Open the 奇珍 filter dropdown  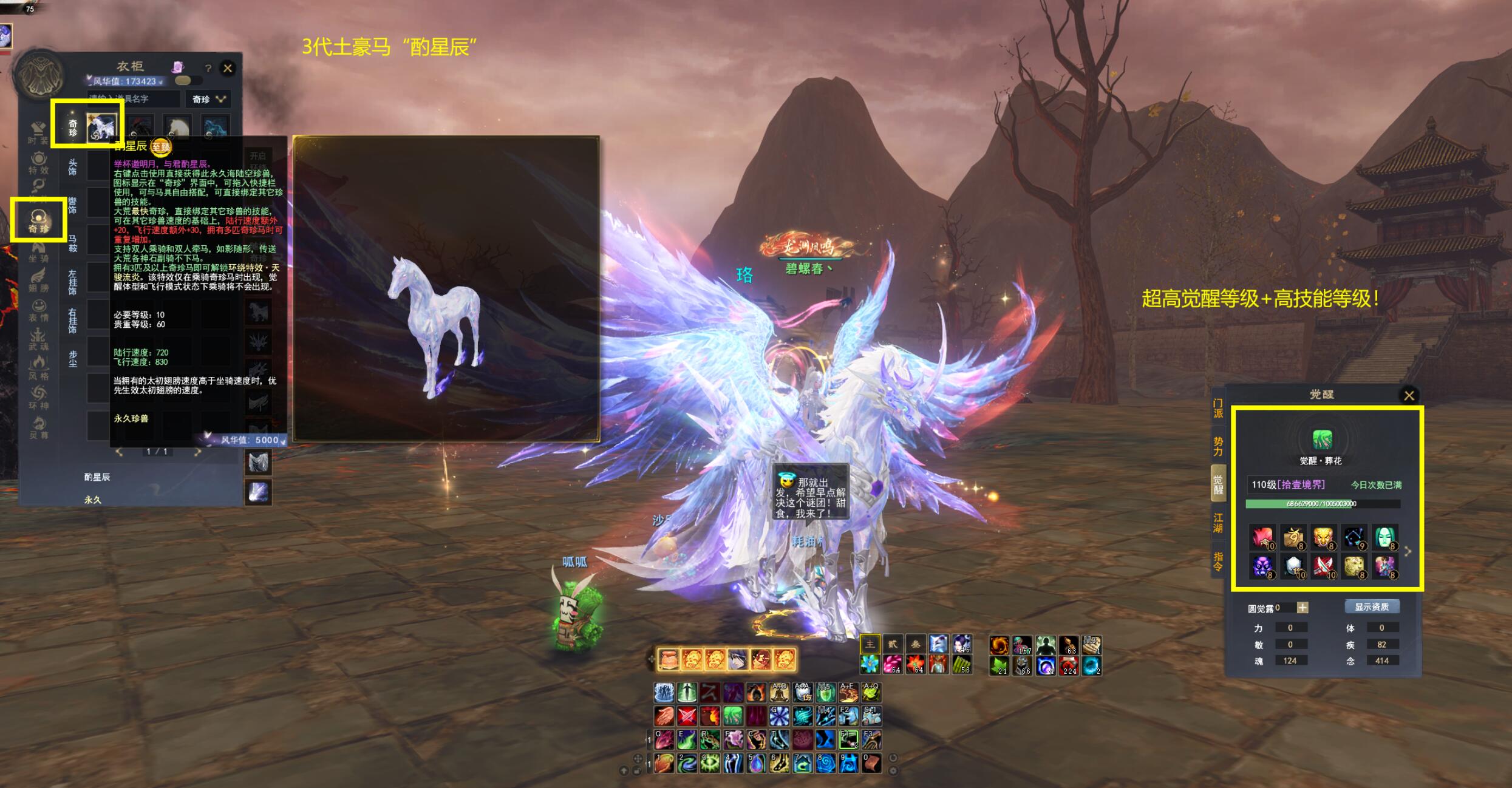pos(209,99)
